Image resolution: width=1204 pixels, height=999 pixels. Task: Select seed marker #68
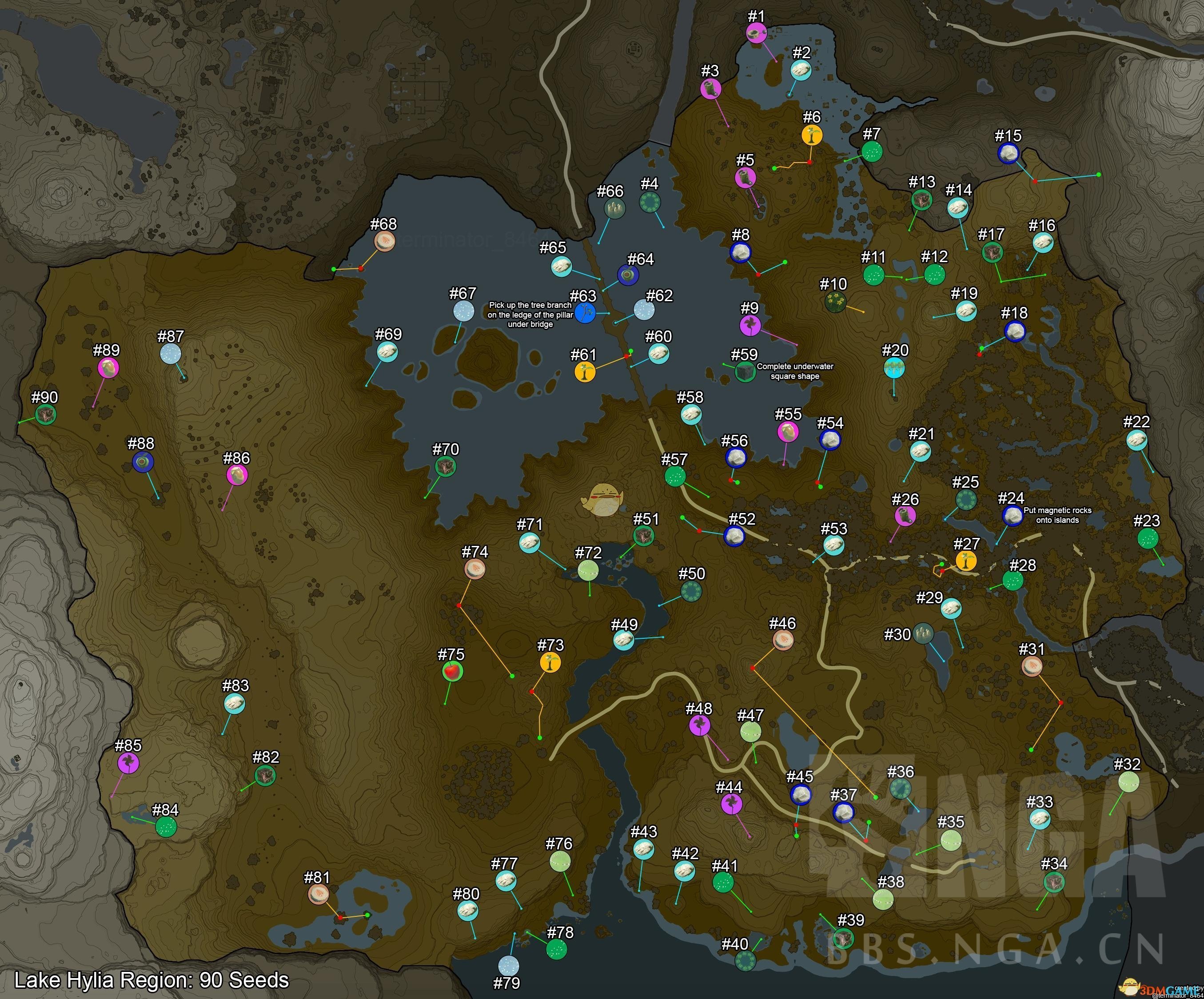coord(384,241)
